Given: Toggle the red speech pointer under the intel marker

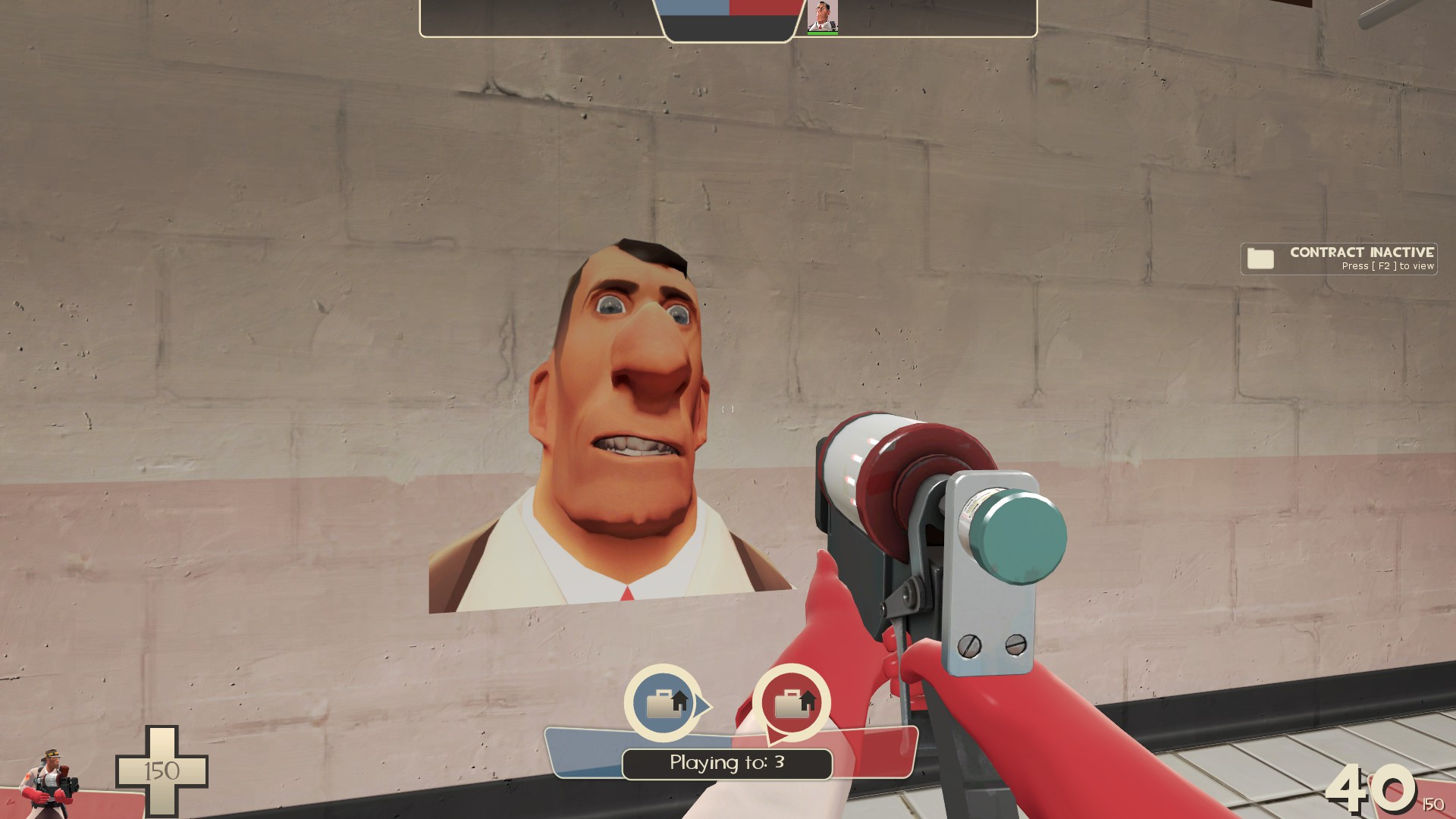Looking at the screenshot, I should coord(775,734).
